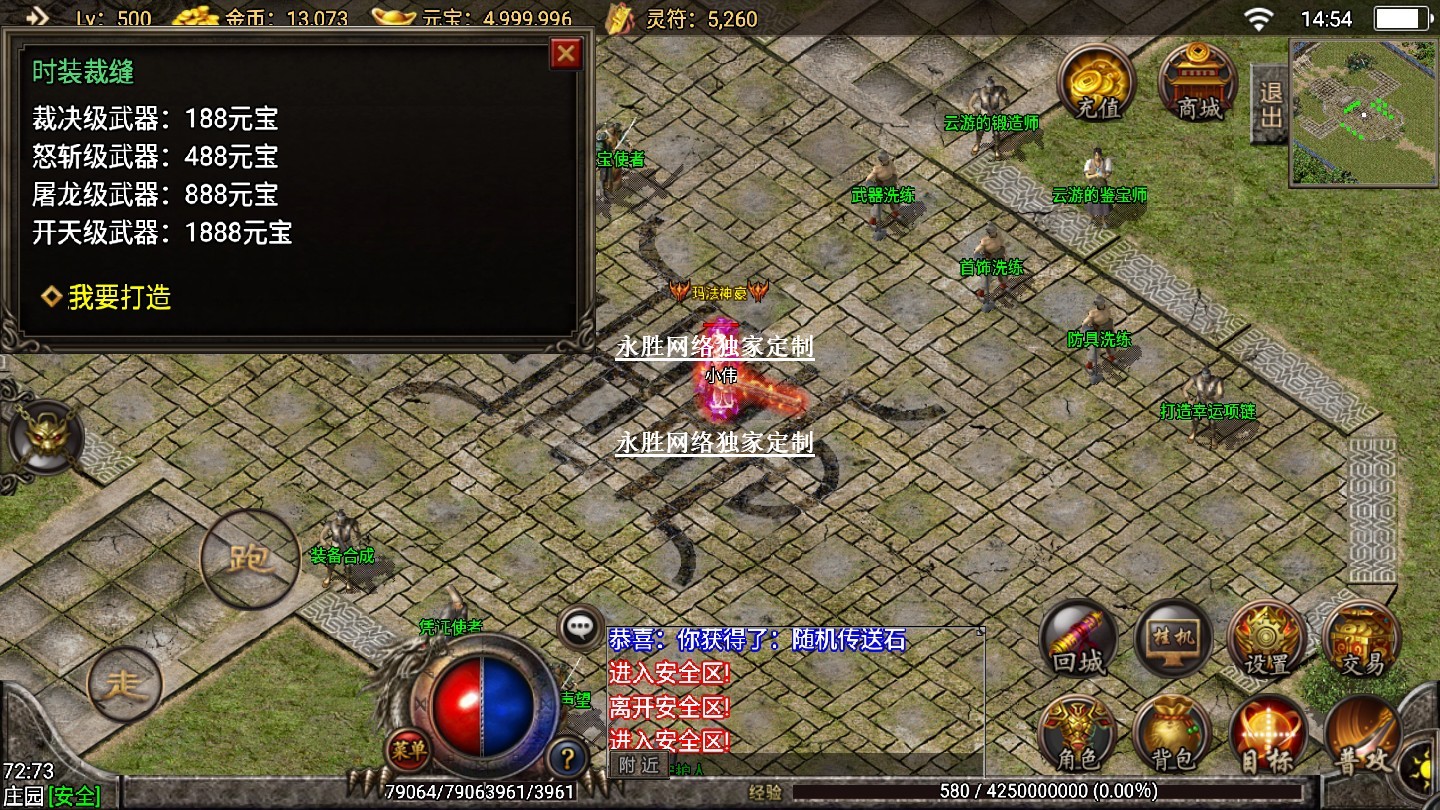Open the 交易 trade icon
1440x810 pixels.
tap(1361, 640)
